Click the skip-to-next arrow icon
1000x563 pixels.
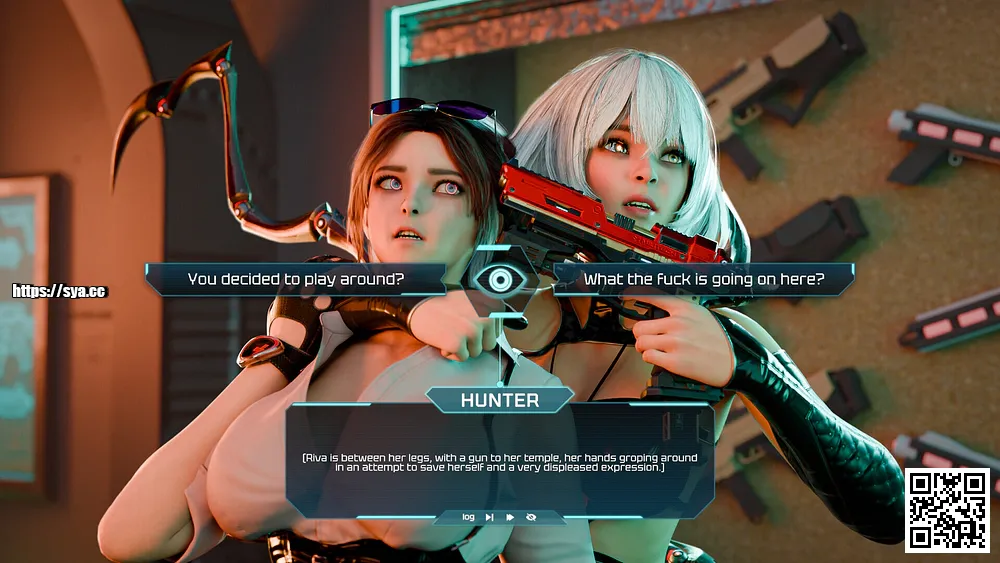click(x=489, y=517)
